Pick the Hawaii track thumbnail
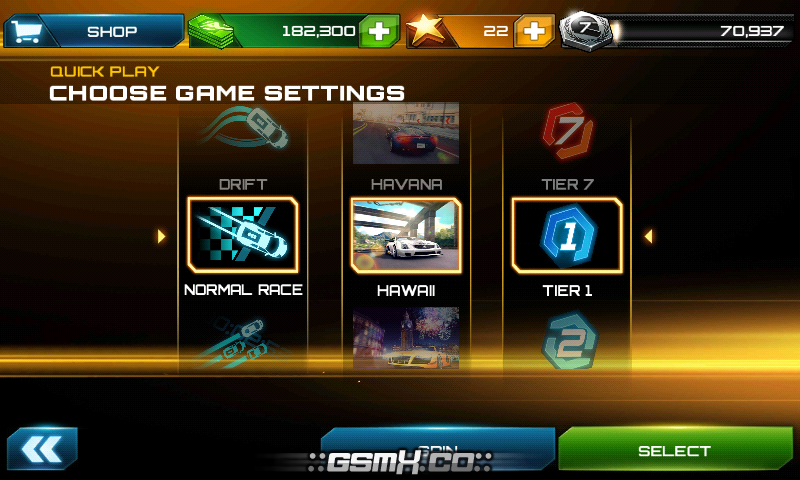800x480 pixels. tap(405, 236)
